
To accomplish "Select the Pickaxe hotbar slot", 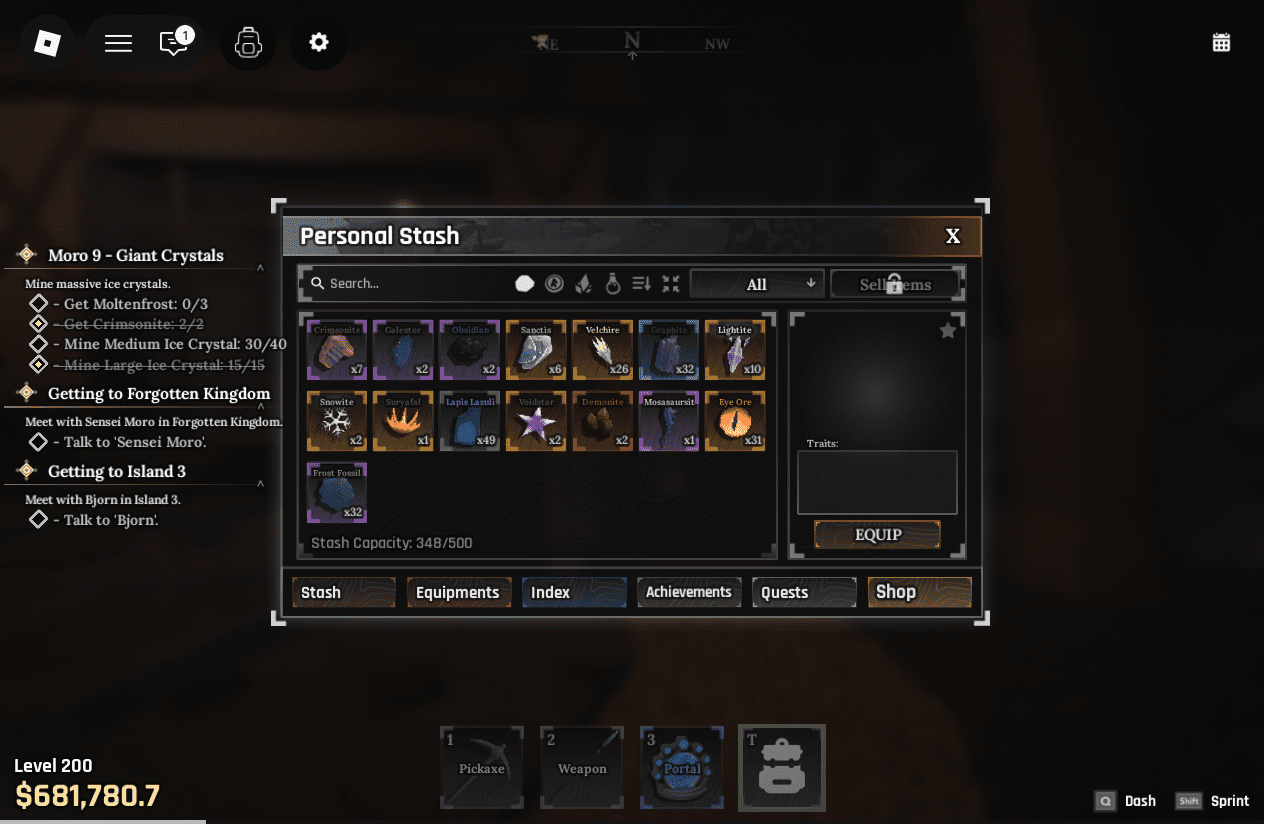I will 482,767.
